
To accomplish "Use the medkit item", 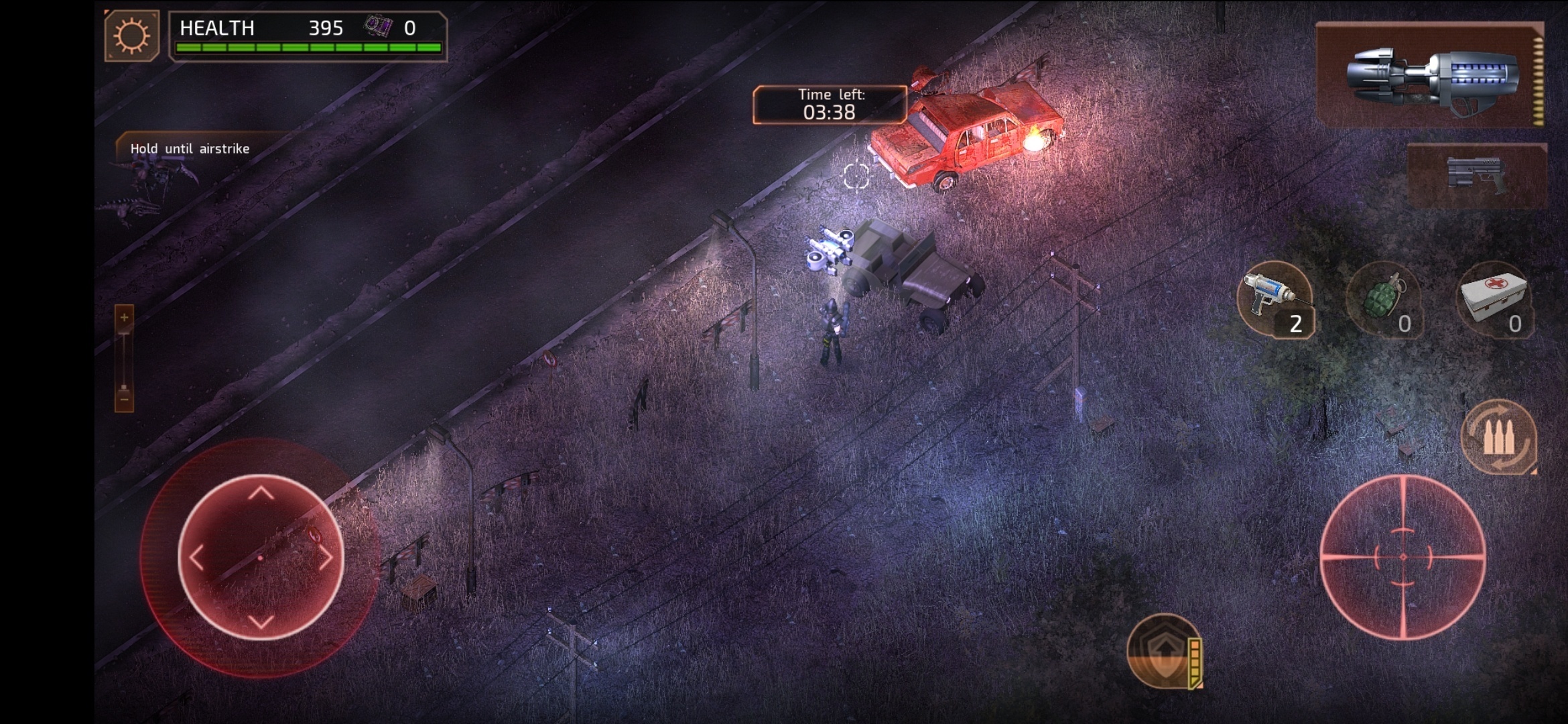I will (1494, 300).
